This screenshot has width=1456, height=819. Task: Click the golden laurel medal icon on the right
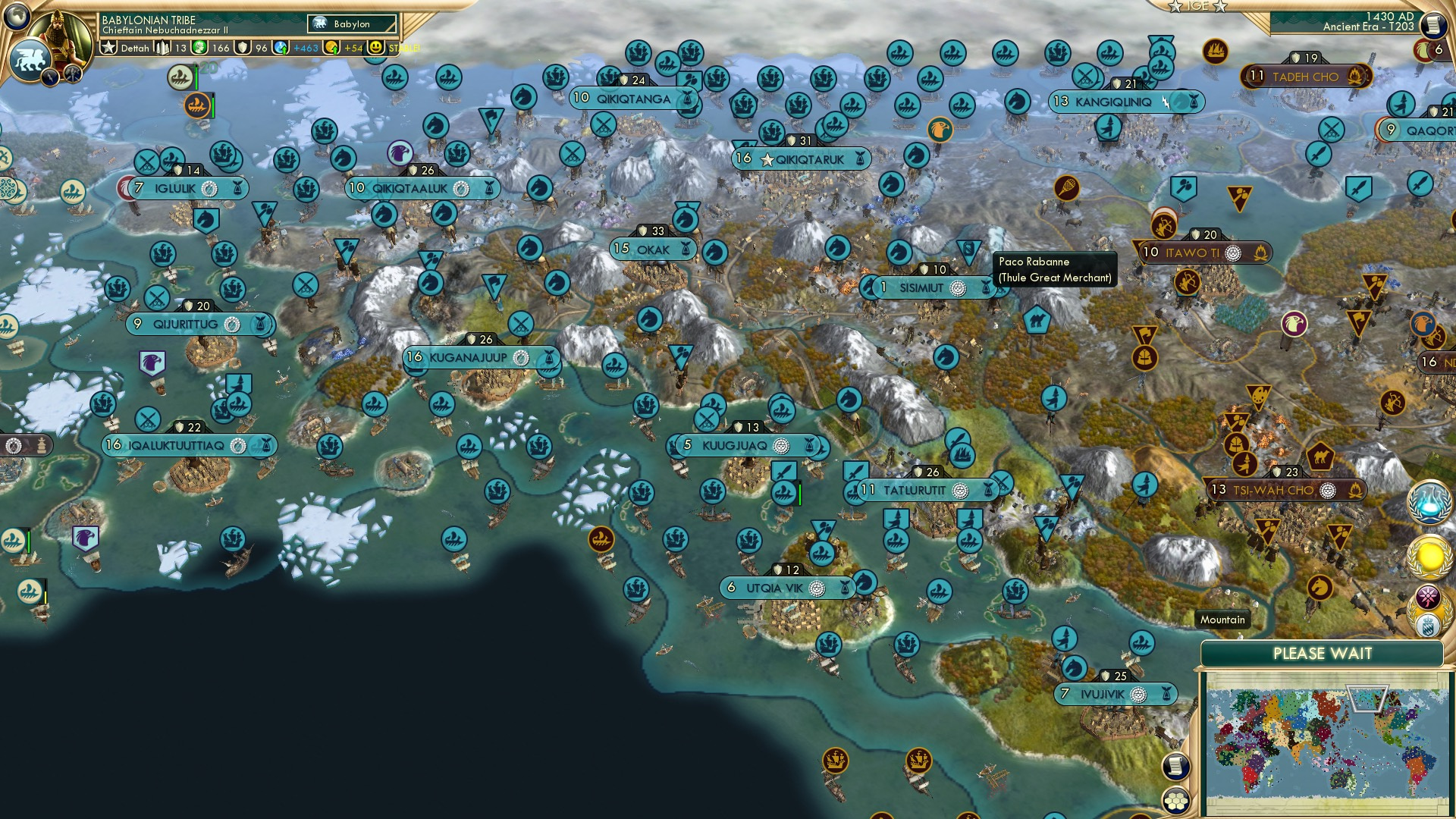click(x=1429, y=556)
